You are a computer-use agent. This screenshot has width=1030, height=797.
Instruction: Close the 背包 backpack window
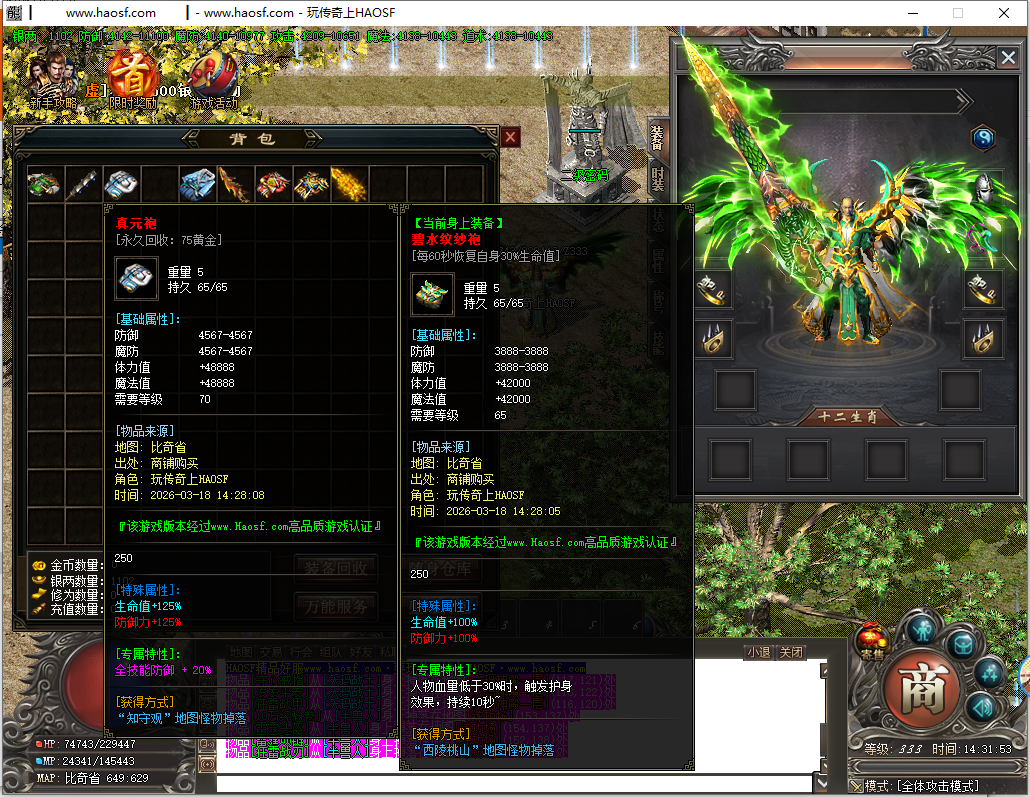click(x=510, y=137)
